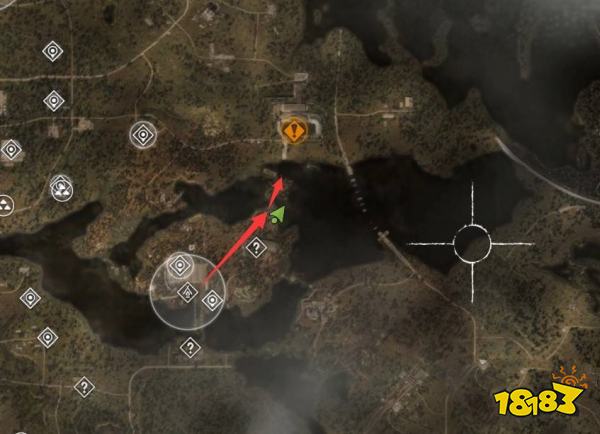The height and width of the screenshot is (434, 600).
Task: Select the orange exclamation mission marker
Action: point(294,128)
